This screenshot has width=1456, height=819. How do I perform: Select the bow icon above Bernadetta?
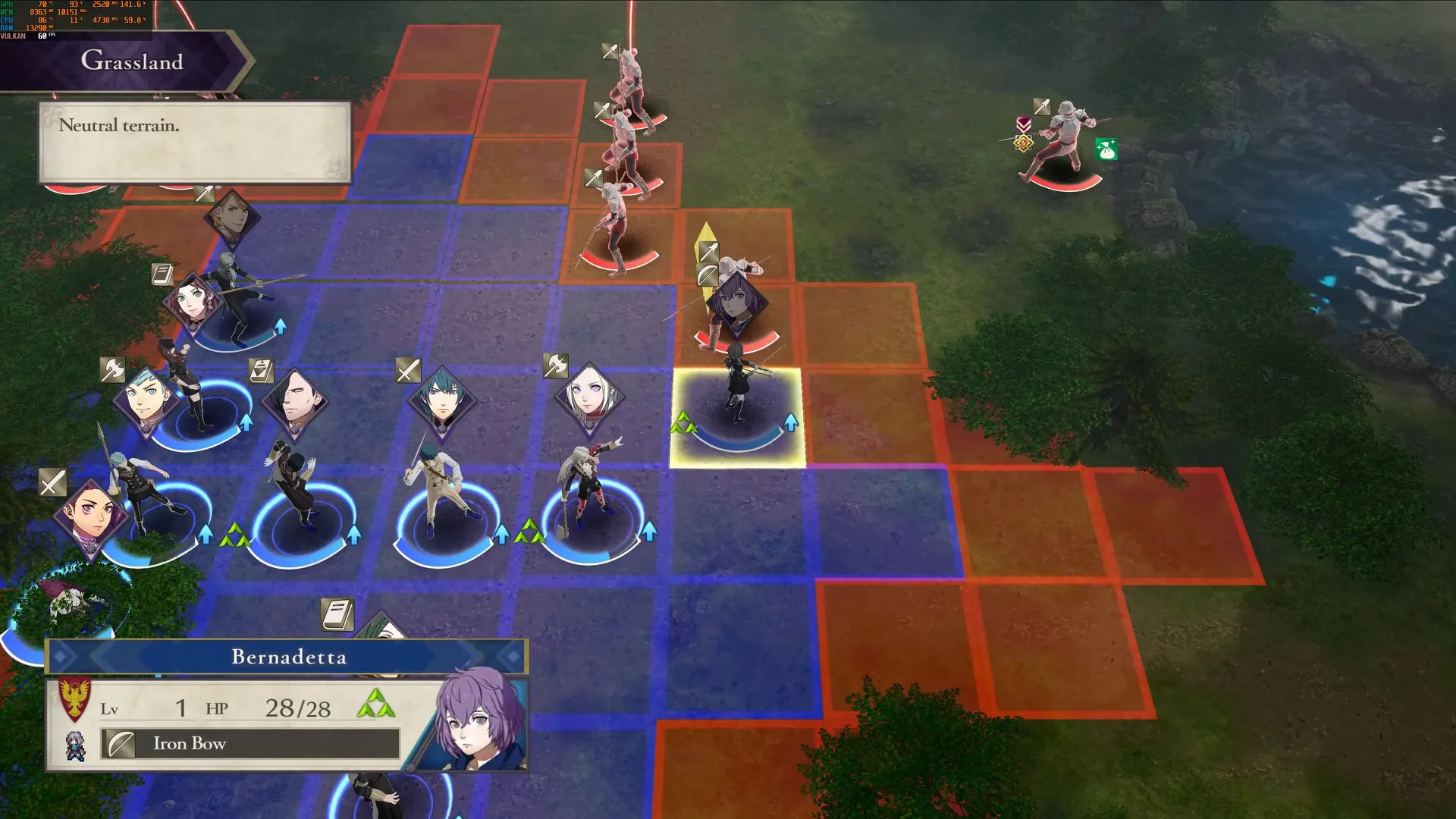click(x=706, y=275)
